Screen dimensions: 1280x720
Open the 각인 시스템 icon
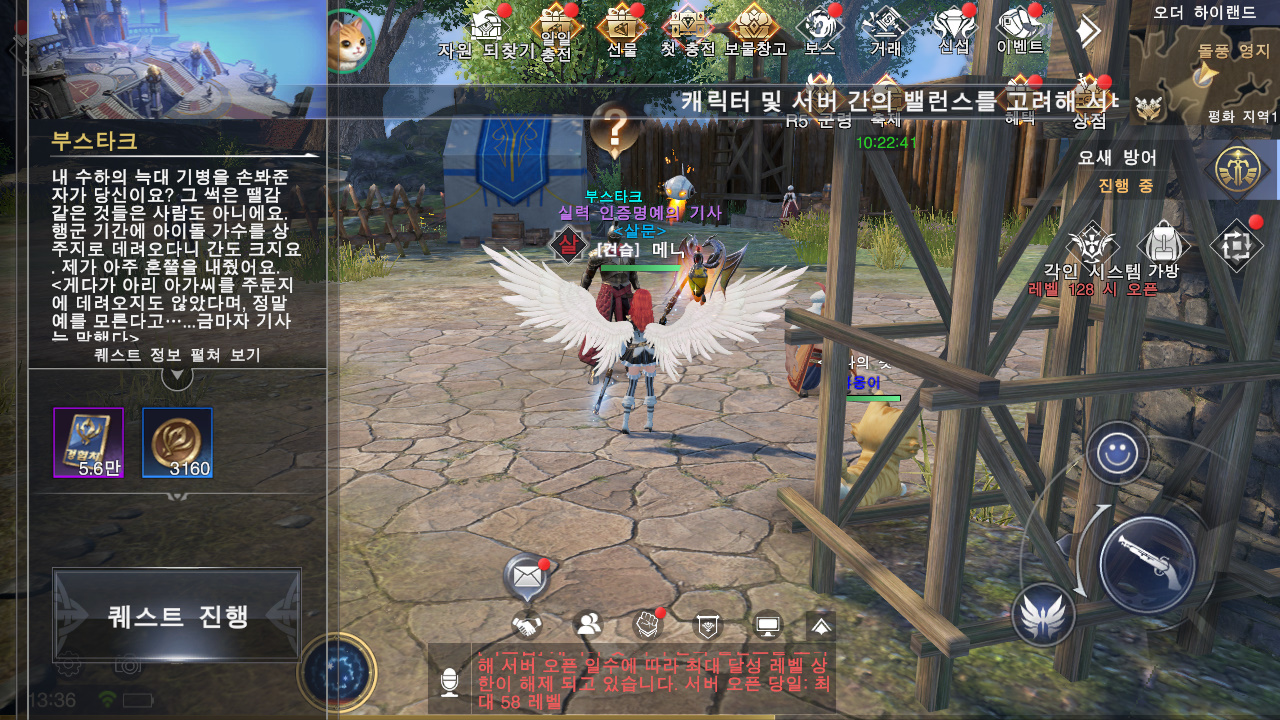(x=1093, y=248)
